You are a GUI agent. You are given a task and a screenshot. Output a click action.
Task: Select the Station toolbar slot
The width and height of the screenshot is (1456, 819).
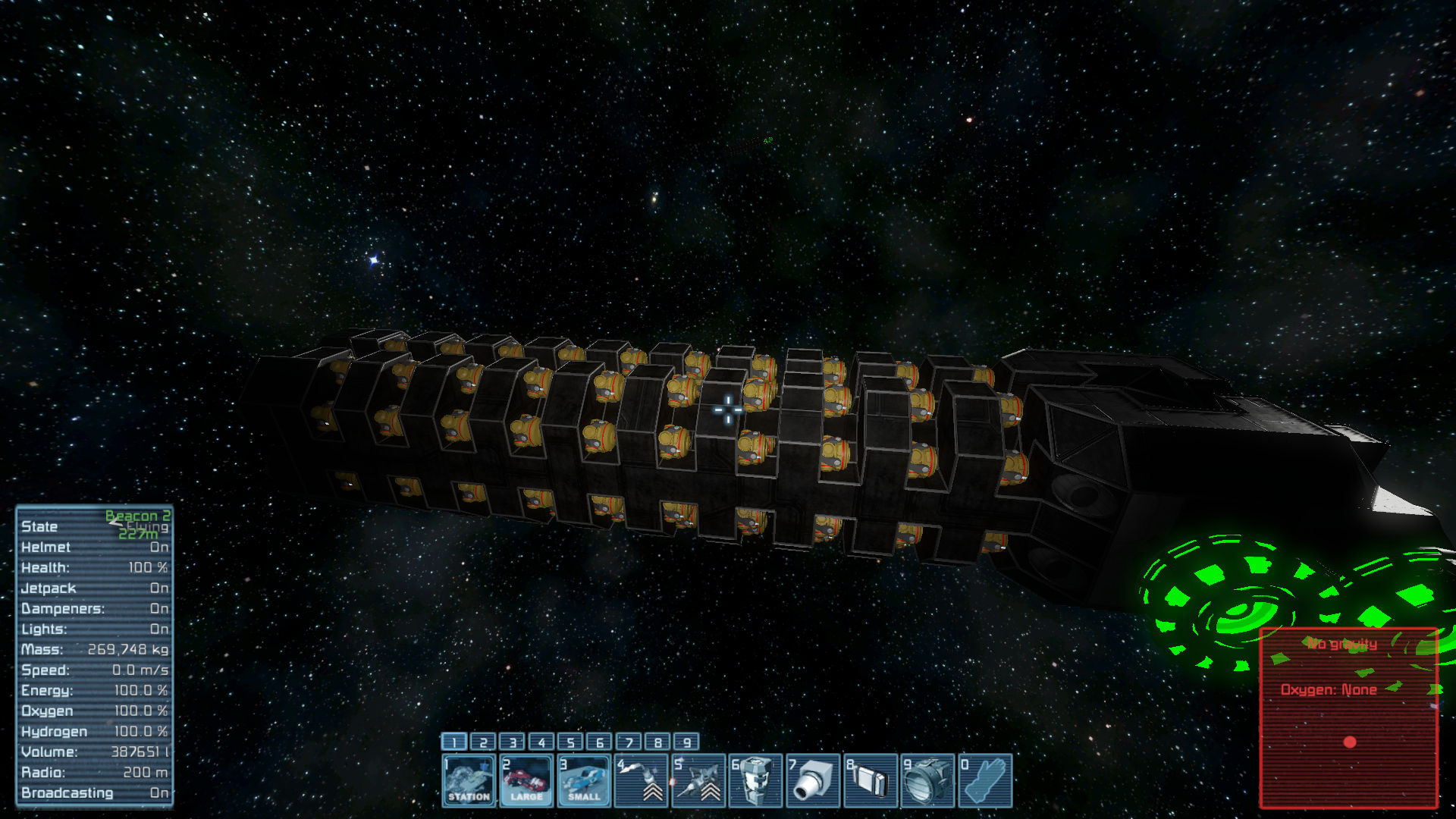pyautogui.click(x=469, y=780)
